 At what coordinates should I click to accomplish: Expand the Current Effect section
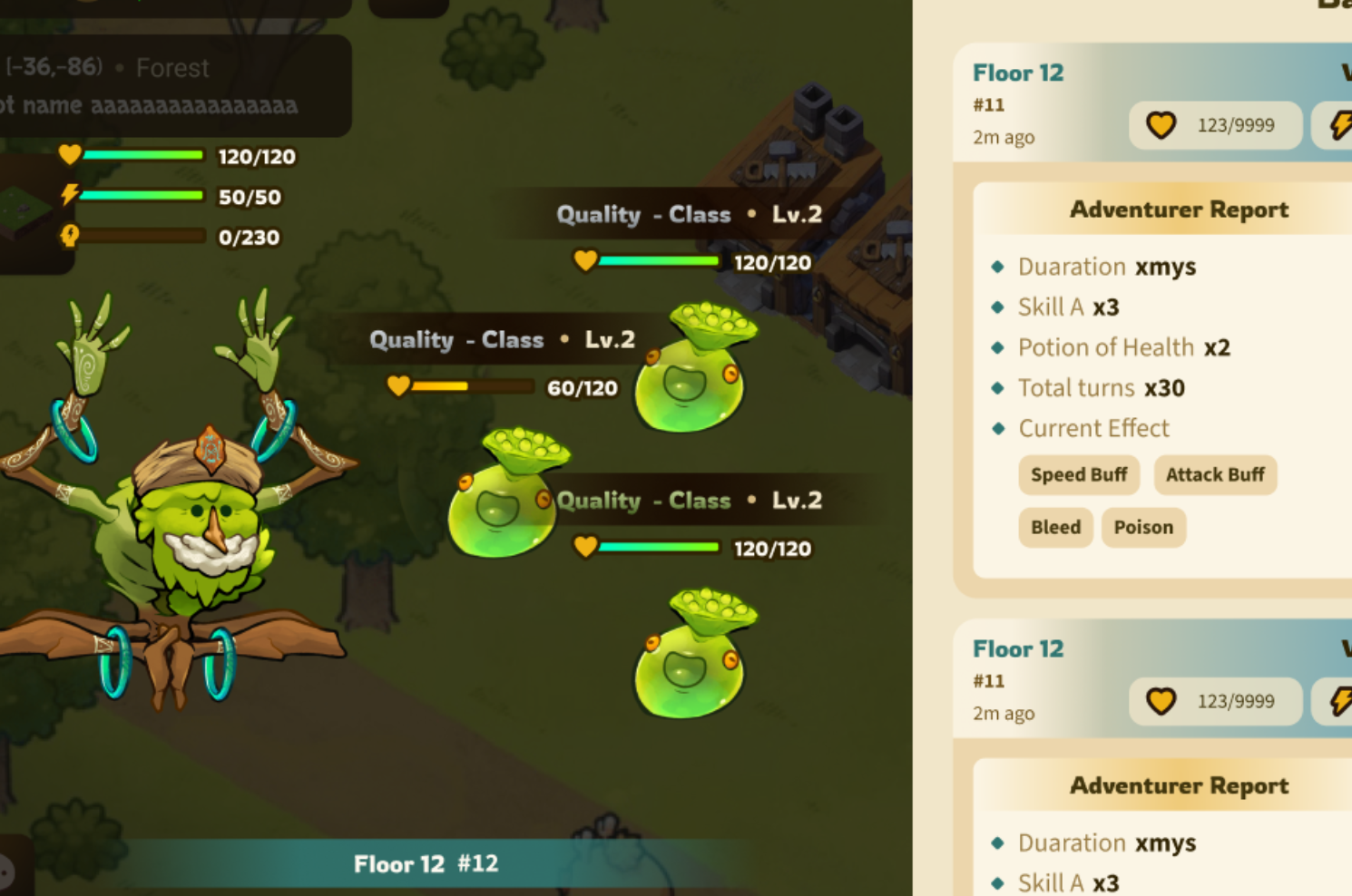(1093, 428)
